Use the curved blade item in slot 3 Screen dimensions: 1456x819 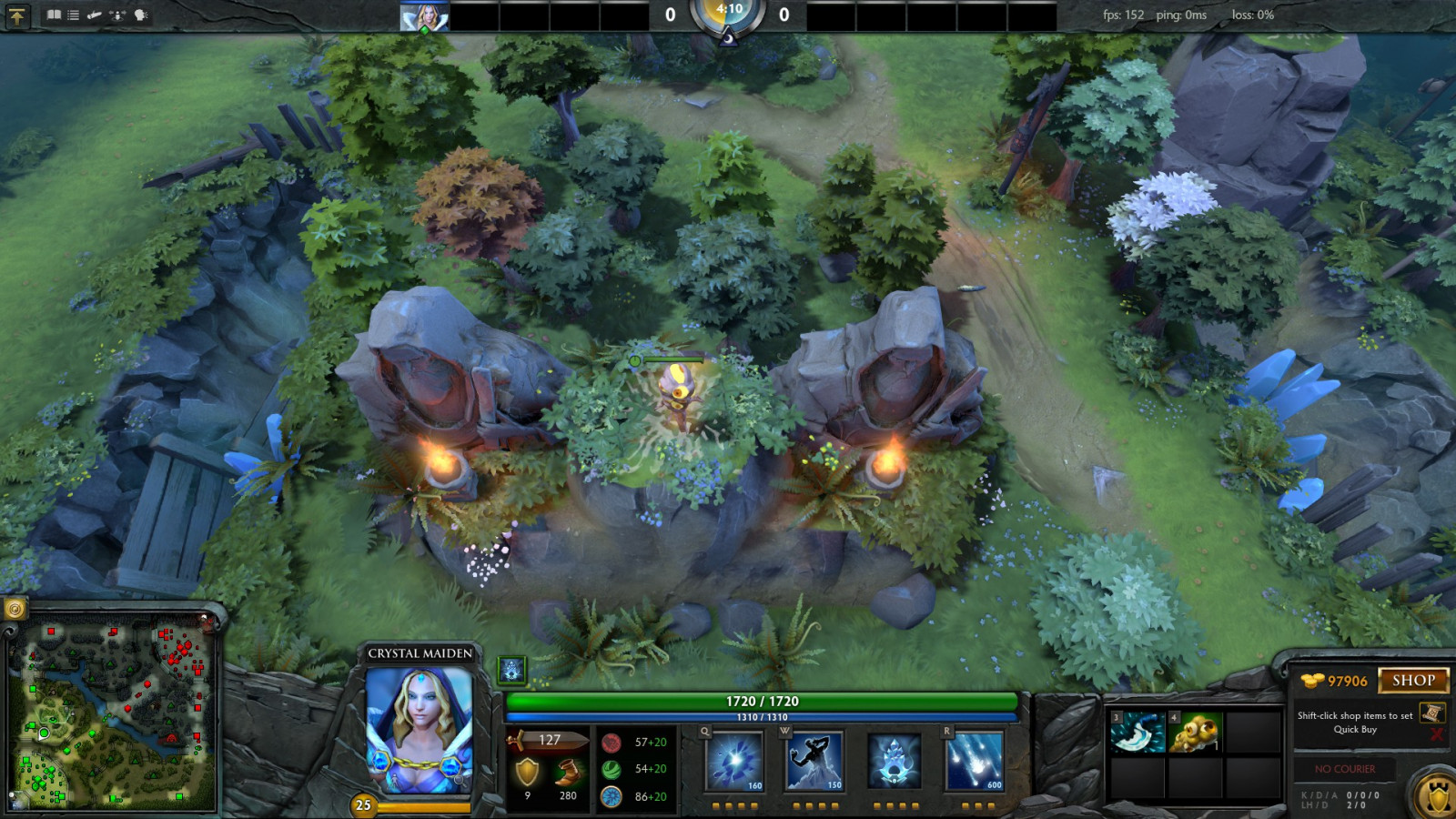(x=1137, y=733)
